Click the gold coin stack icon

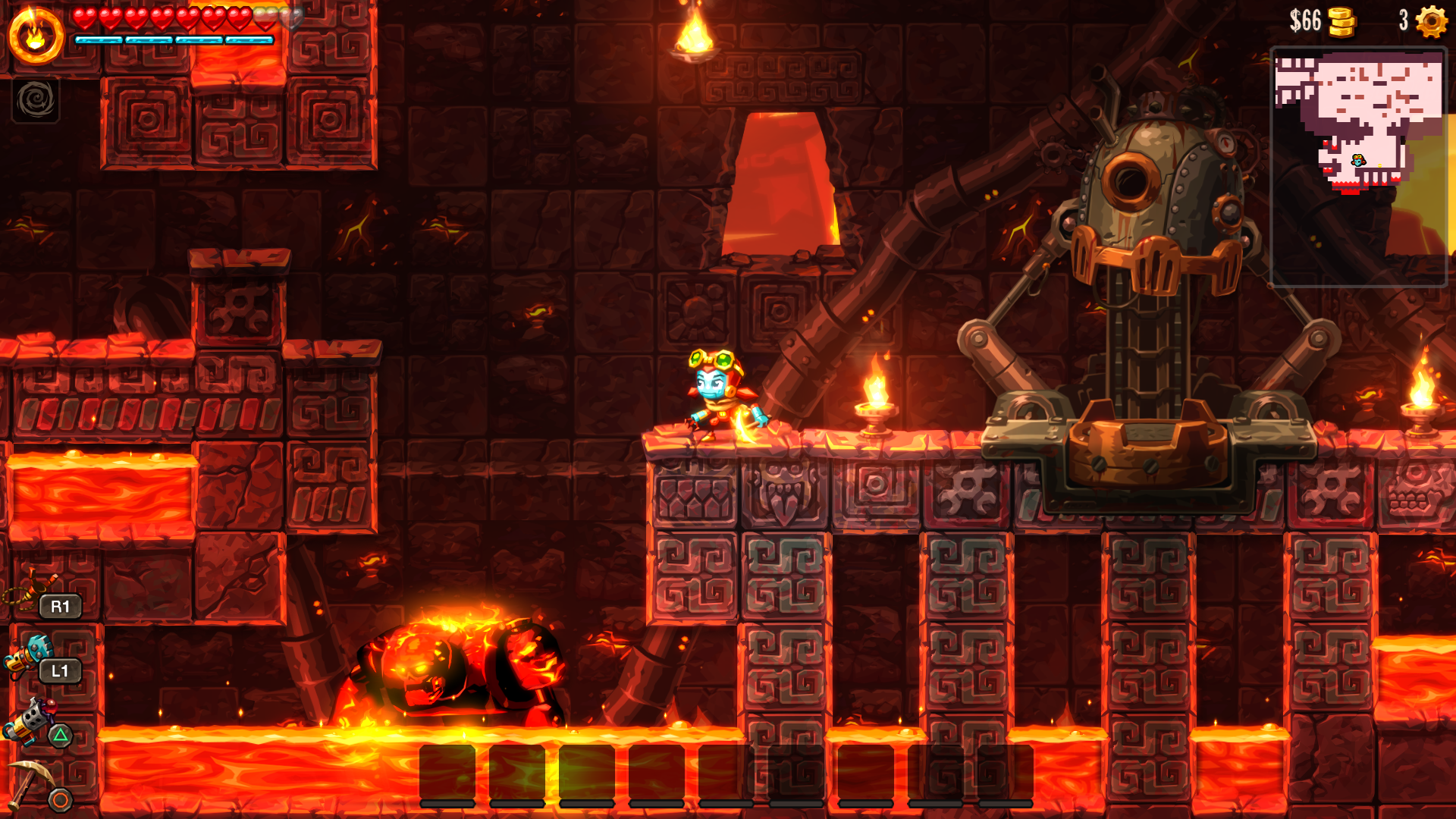[1341, 22]
